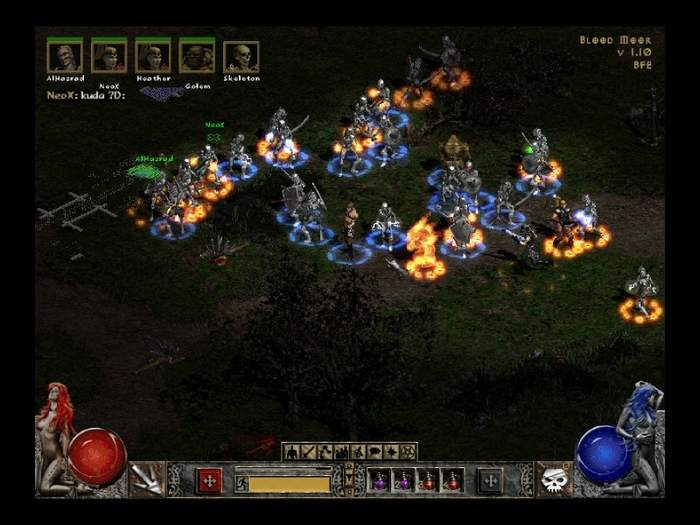Select the Golem minion portrait
700x525 pixels.
197,57
